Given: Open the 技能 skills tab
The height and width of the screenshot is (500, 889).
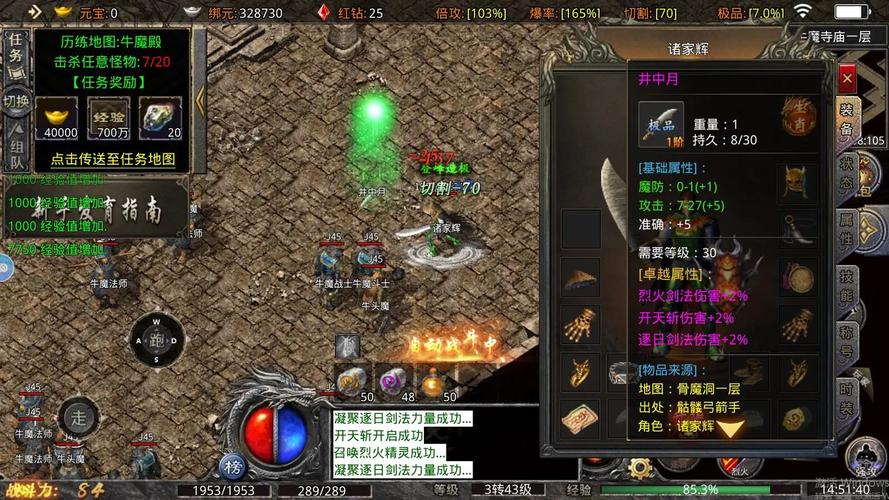Looking at the screenshot, I should [846, 286].
